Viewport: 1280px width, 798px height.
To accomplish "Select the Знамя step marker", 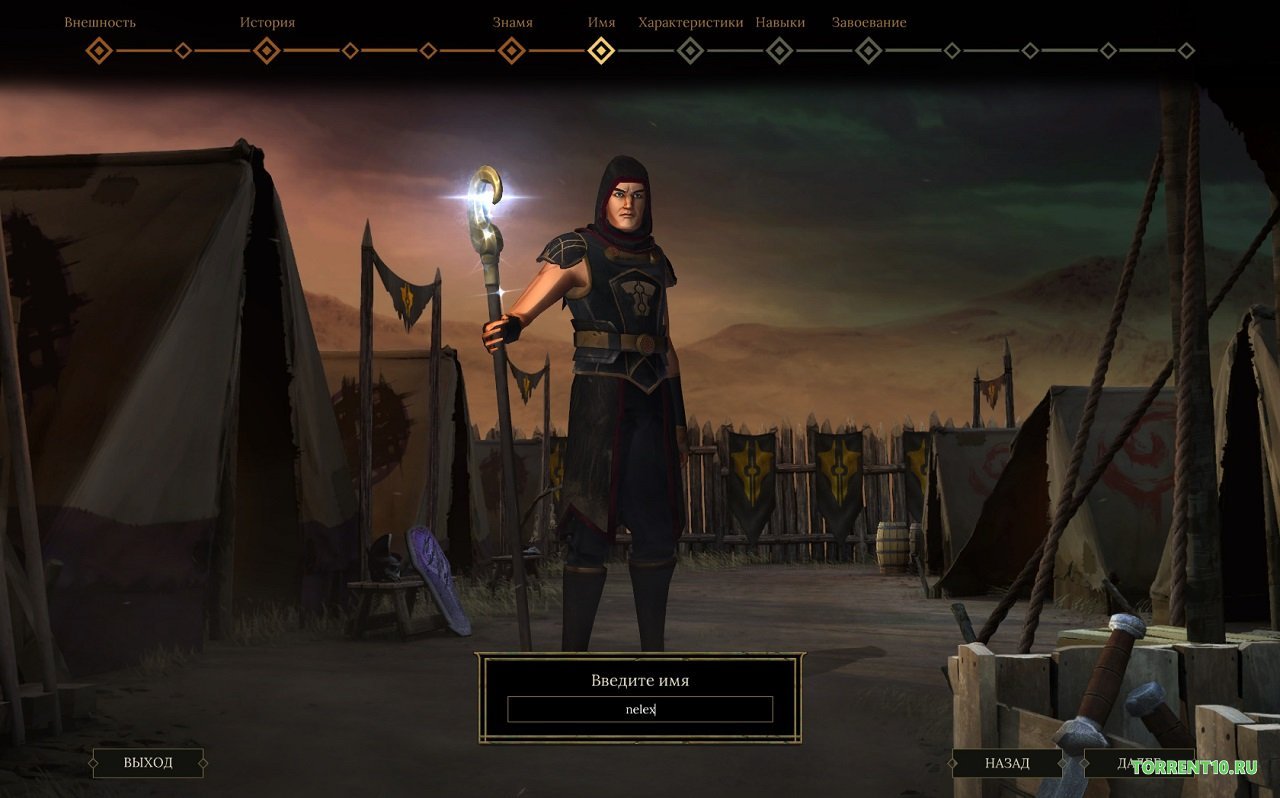I will coord(512,50).
